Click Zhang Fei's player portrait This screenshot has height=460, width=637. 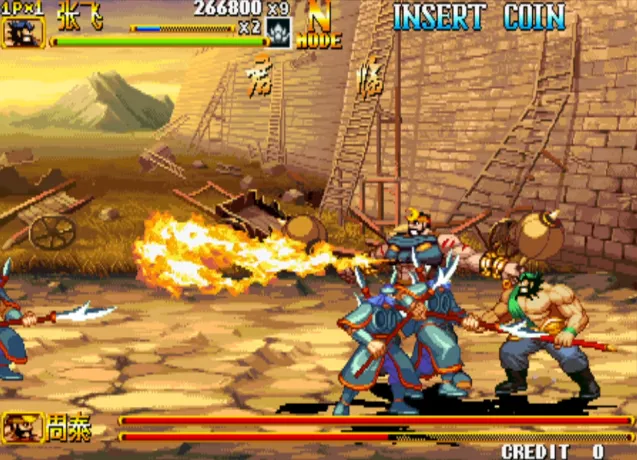(22, 31)
